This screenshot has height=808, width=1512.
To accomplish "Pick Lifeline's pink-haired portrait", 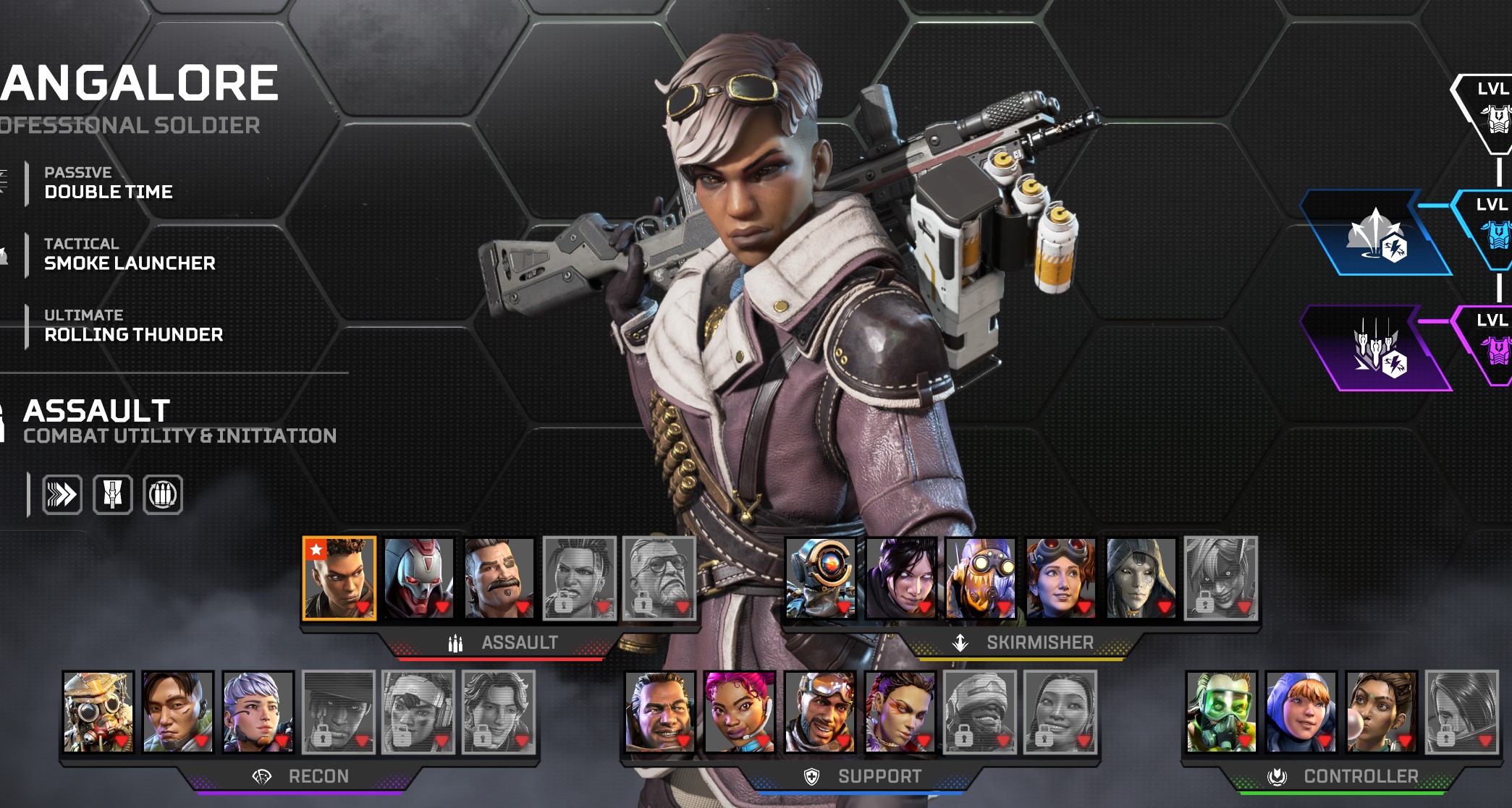I will pyautogui.click(x=740, y=712).
